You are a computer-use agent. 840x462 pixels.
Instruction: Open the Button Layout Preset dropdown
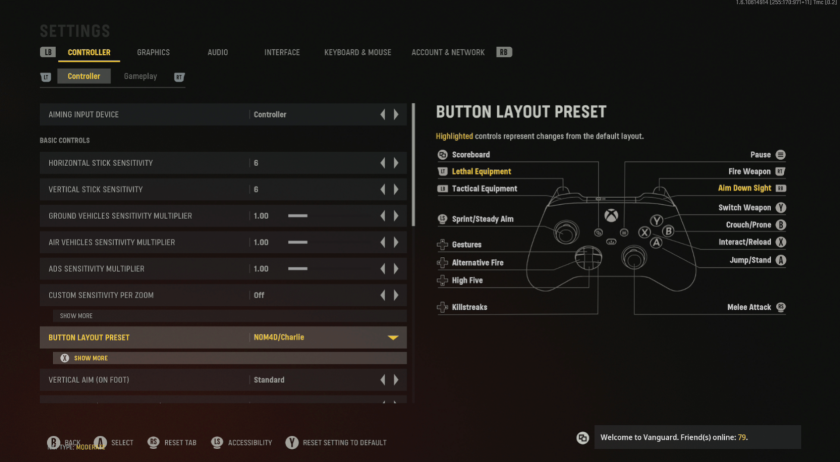point(393,338)
